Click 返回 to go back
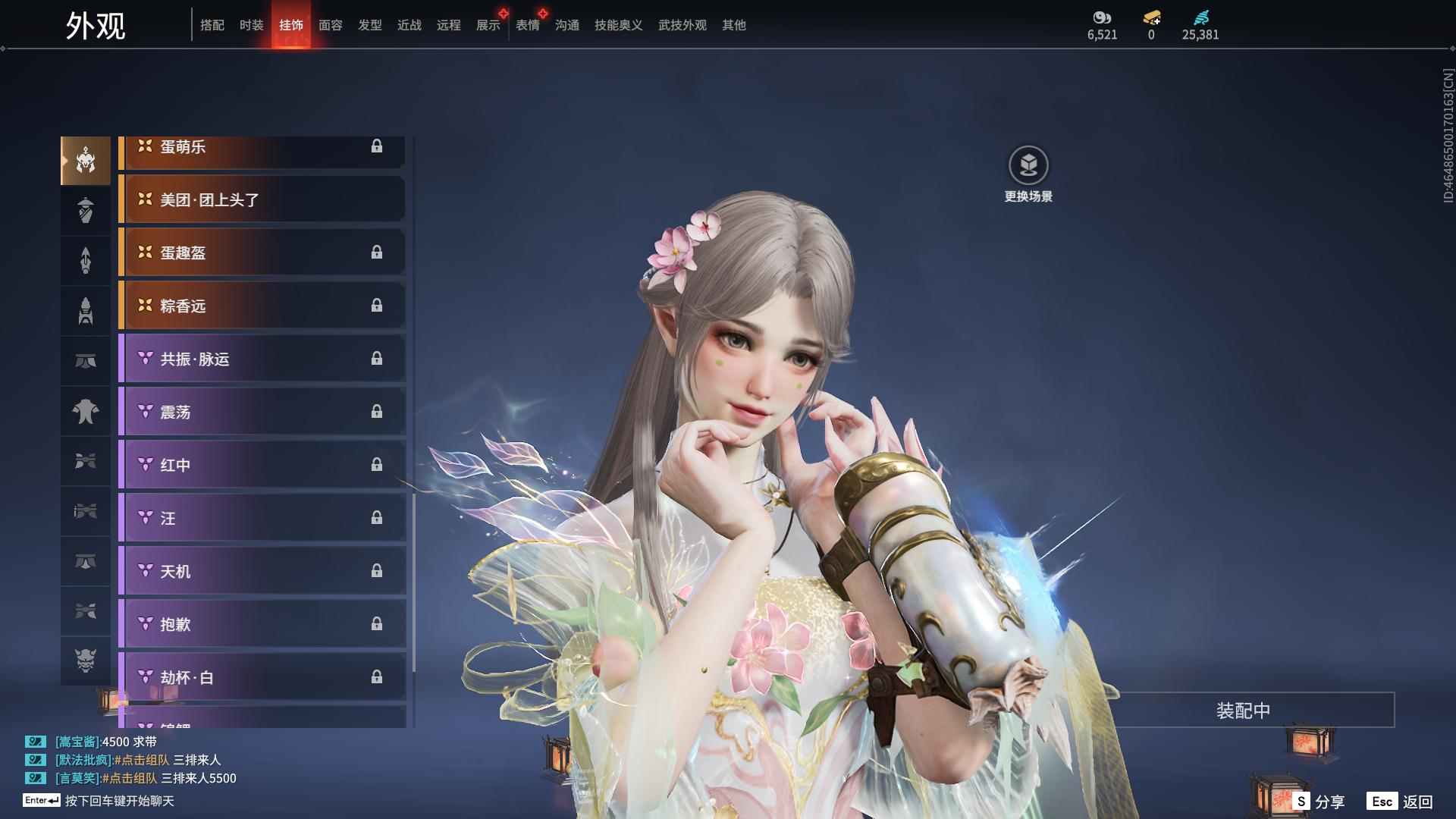 [1401, 802]
